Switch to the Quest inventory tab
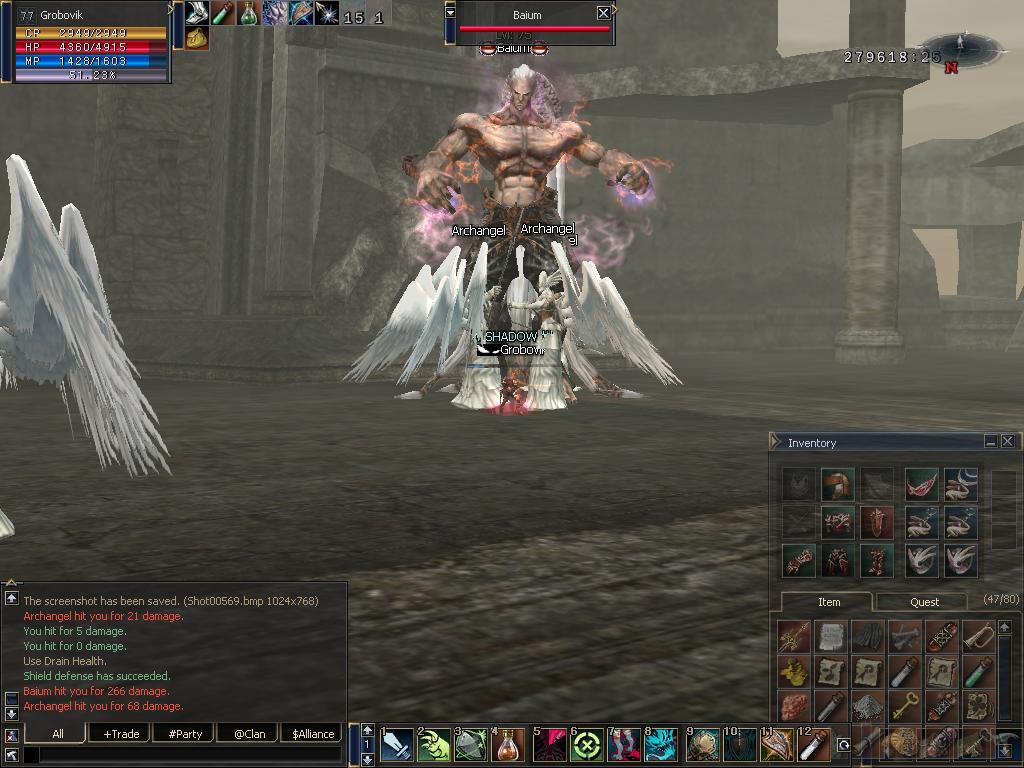This screenshot has height=768, width=1024. pyautogui.click(x=924, y=602)
